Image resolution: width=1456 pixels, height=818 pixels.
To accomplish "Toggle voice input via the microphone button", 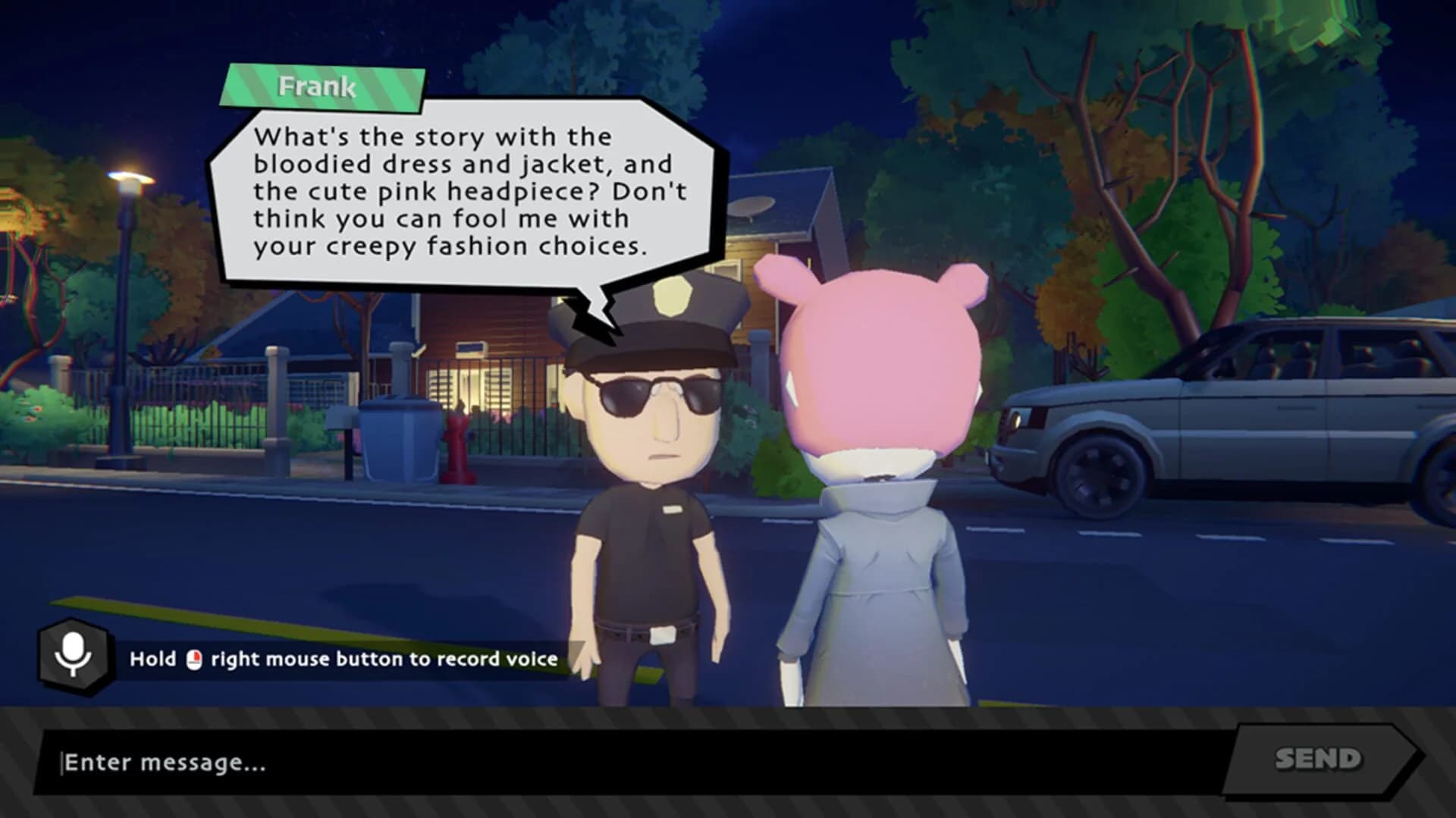I will (71, 660).
